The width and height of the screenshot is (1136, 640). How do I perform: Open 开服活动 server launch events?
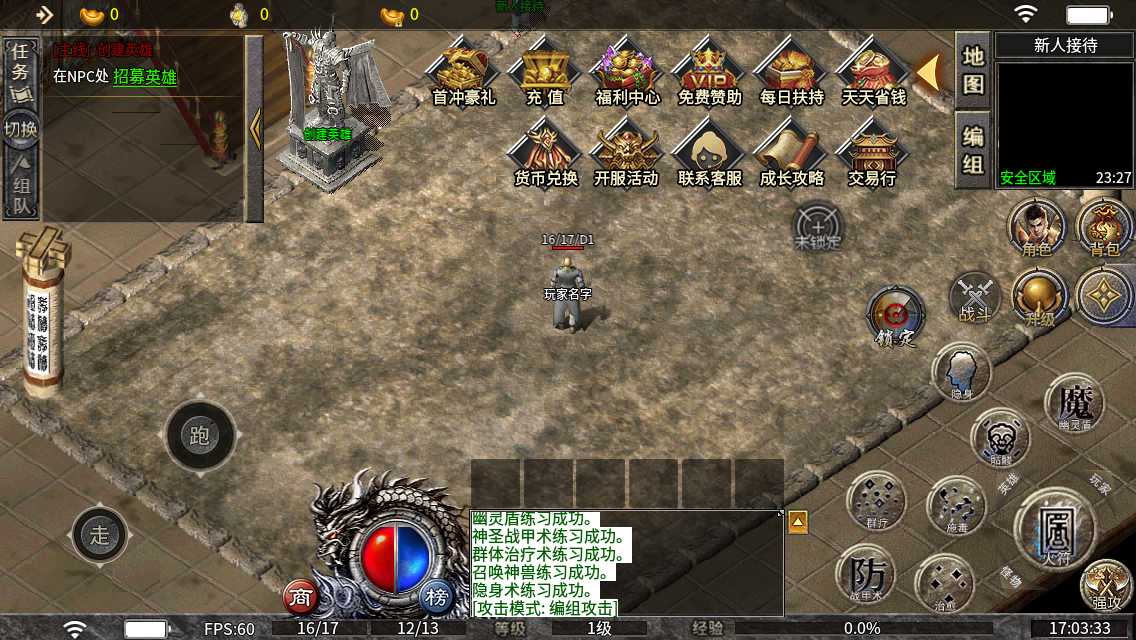coord(627,155)
